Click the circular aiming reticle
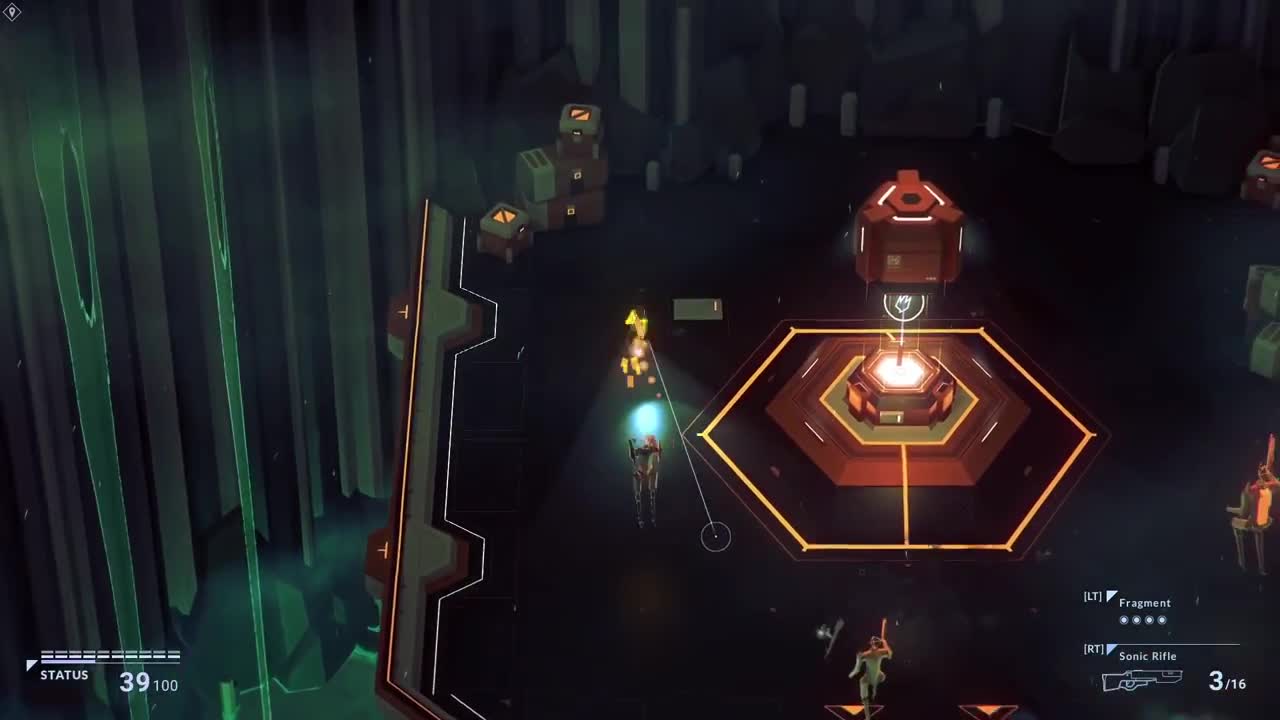Image resolution: width=1280 pixels, height=720 pixels. [x=717, y=536]
